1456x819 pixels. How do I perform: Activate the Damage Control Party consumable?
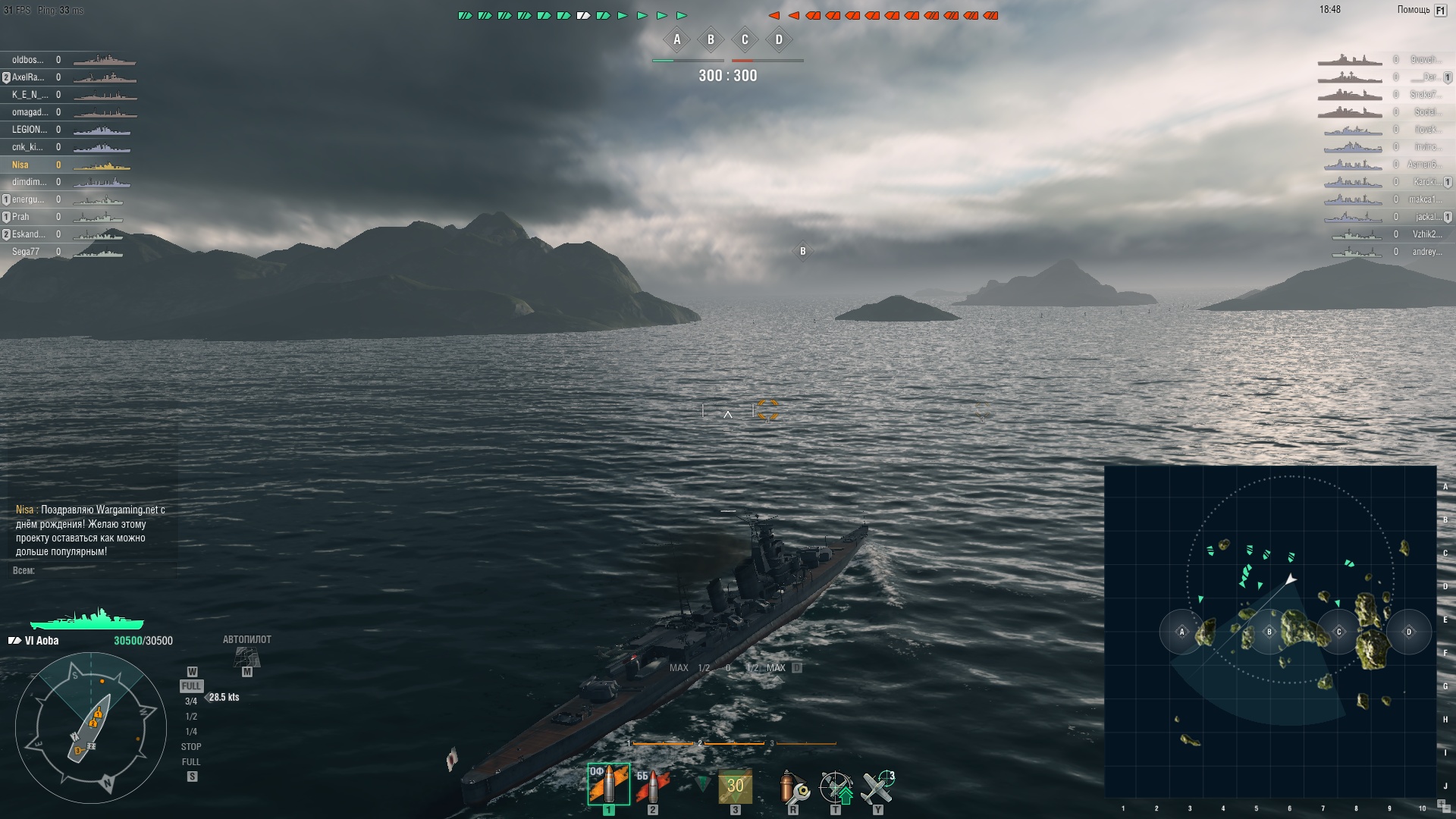click(793, 788)
